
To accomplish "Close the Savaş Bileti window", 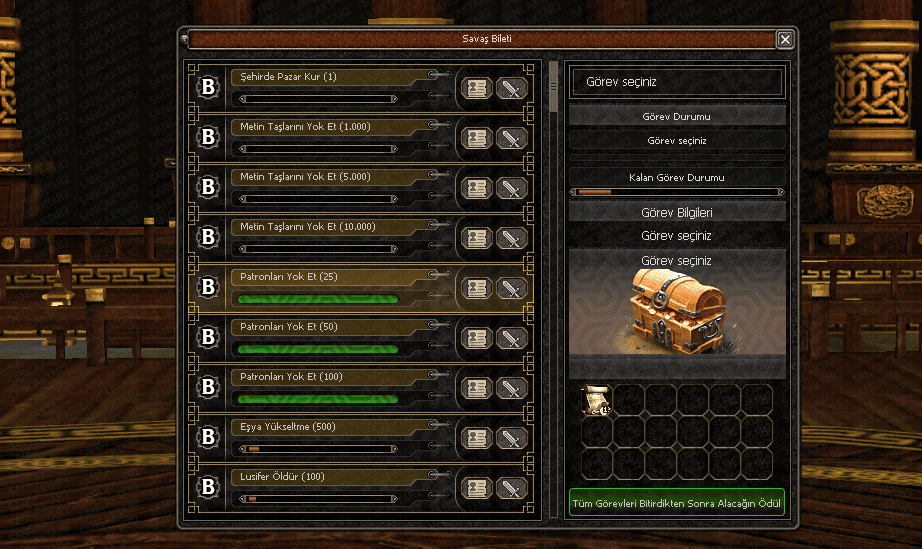I will pos(785,39).
